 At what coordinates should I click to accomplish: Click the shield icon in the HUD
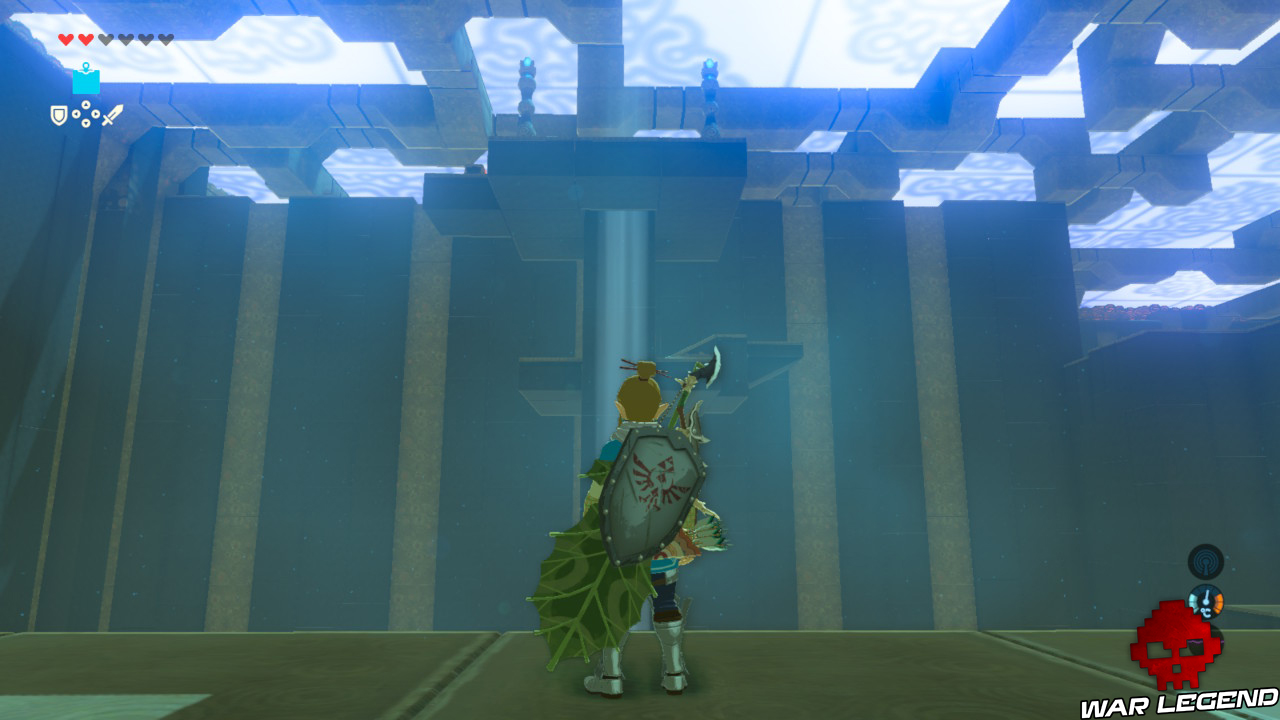(59, 114)
